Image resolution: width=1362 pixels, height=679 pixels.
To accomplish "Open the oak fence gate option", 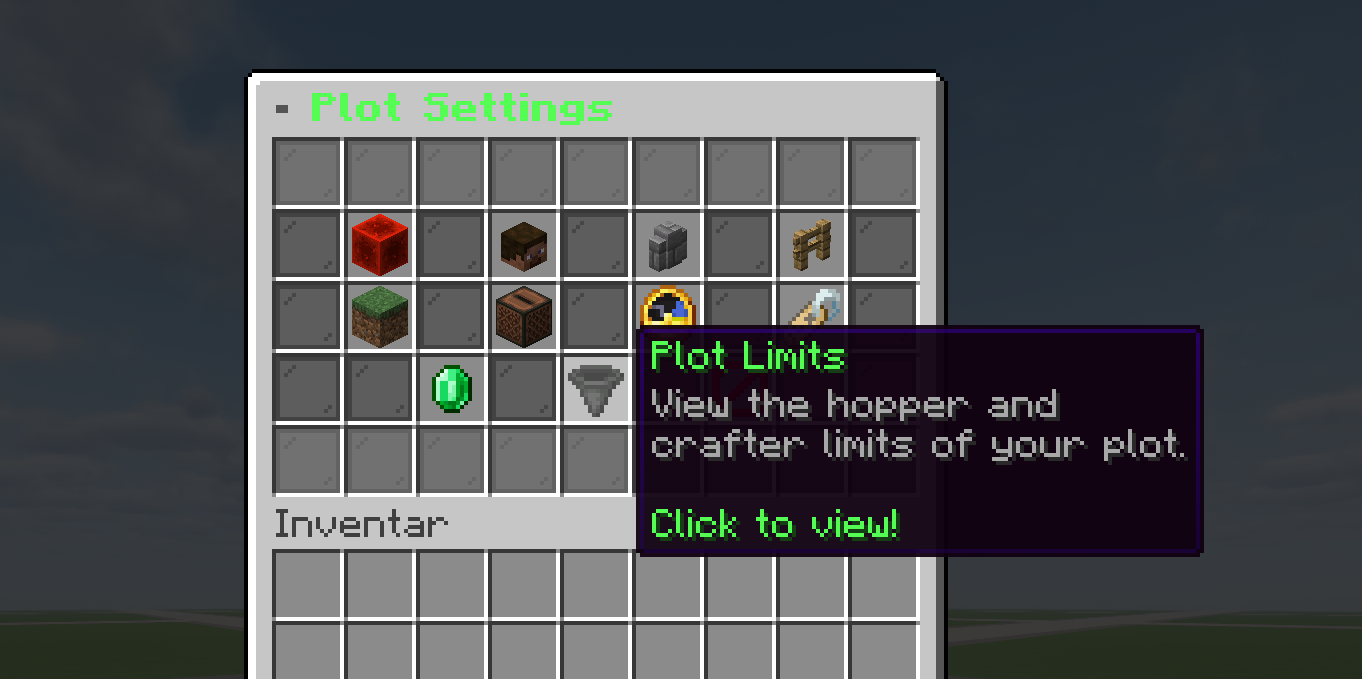I will tap(811, 245).
